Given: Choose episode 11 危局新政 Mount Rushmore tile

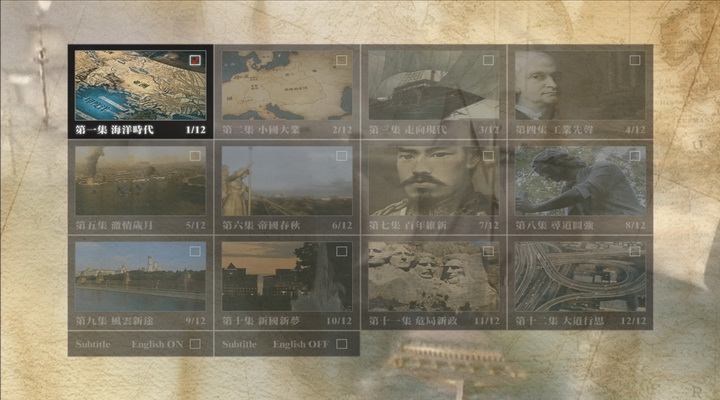Looking at the screenshot, I should [x=433, y=282].
